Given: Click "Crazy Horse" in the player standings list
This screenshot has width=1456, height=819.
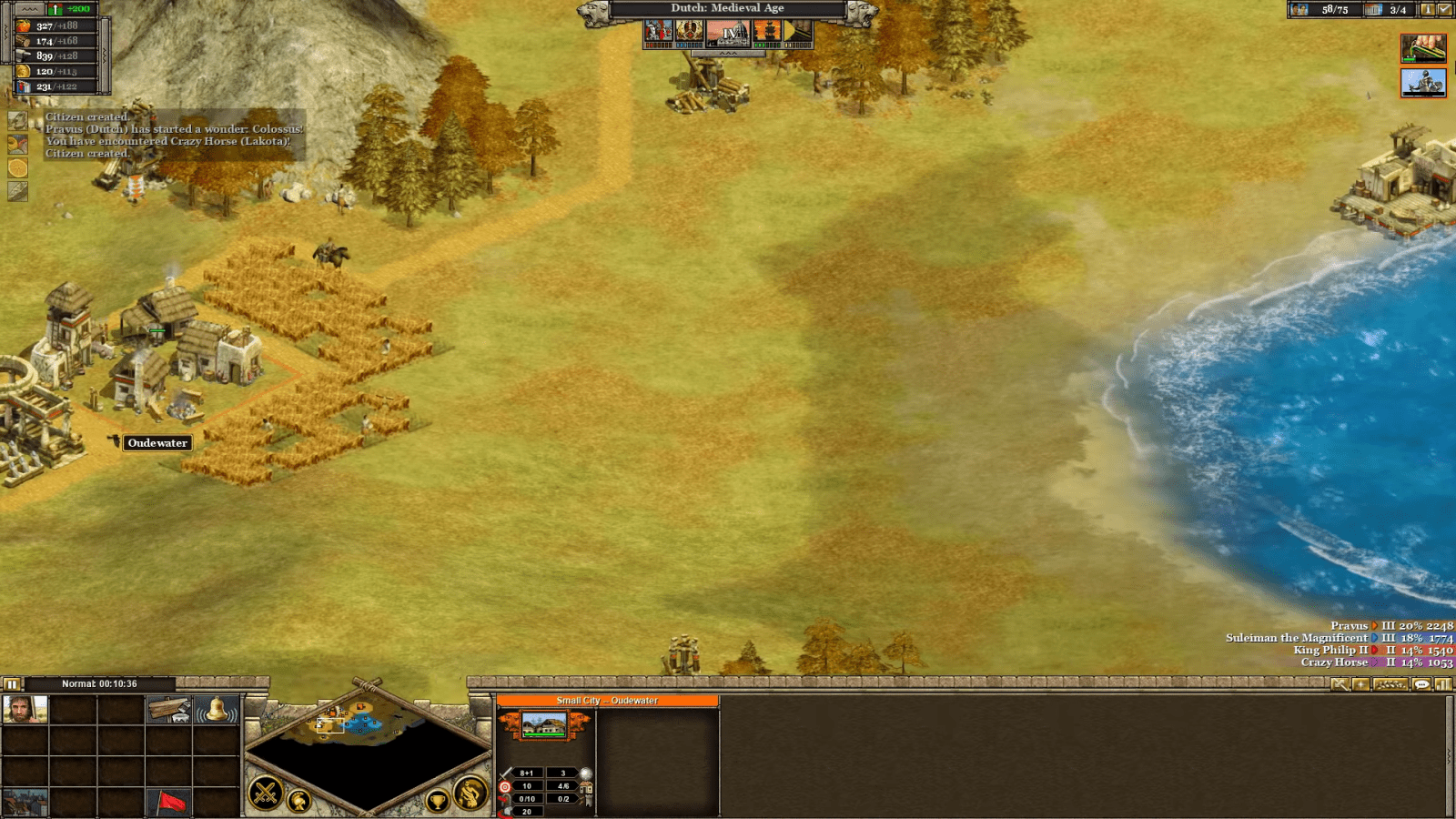Looking at the screenshot, I should click(1335, 662).
